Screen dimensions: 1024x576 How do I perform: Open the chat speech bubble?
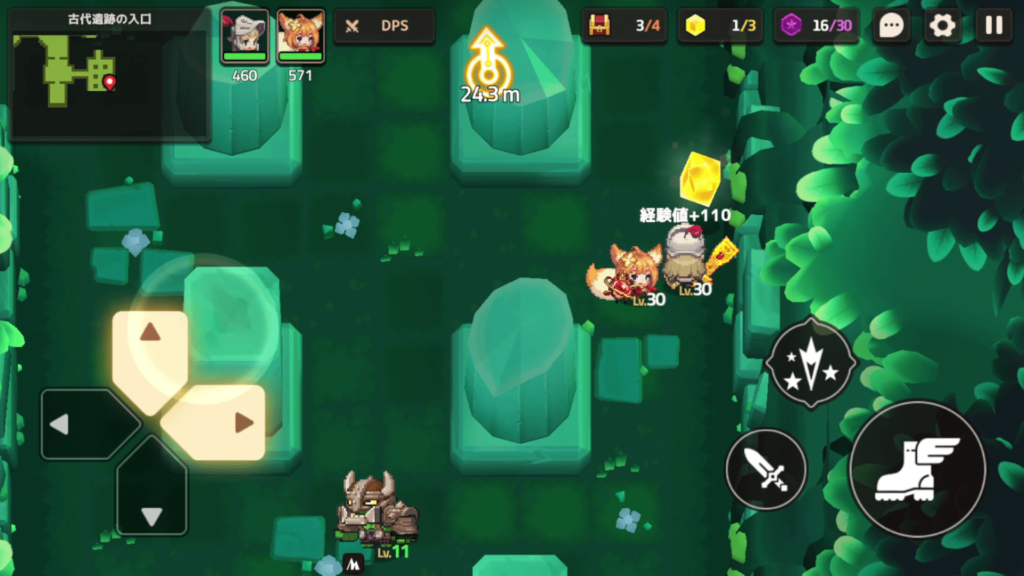(x=891, y=26)
